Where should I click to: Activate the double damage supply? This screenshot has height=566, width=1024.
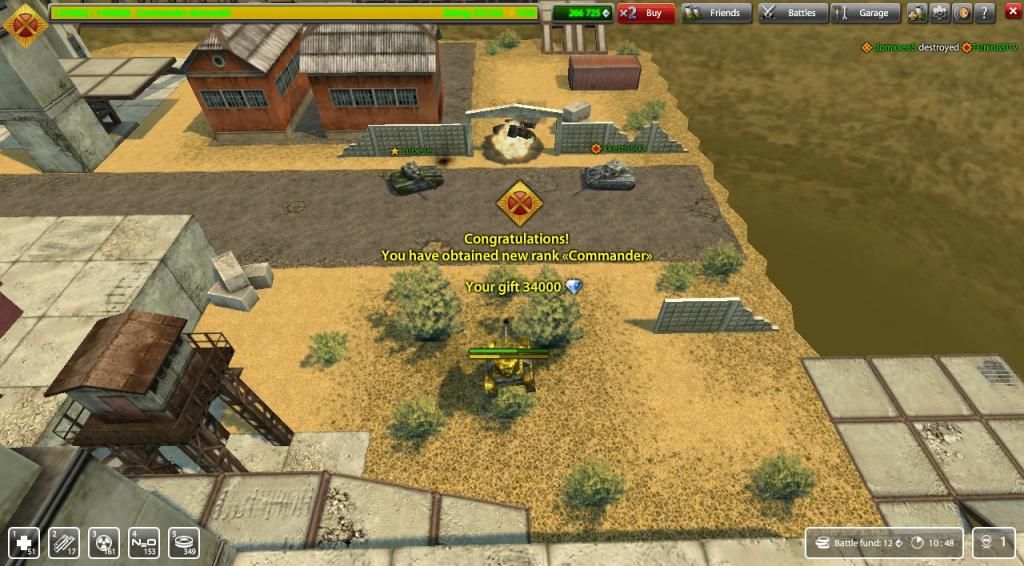pyautogui.click(x=104, y=542)
